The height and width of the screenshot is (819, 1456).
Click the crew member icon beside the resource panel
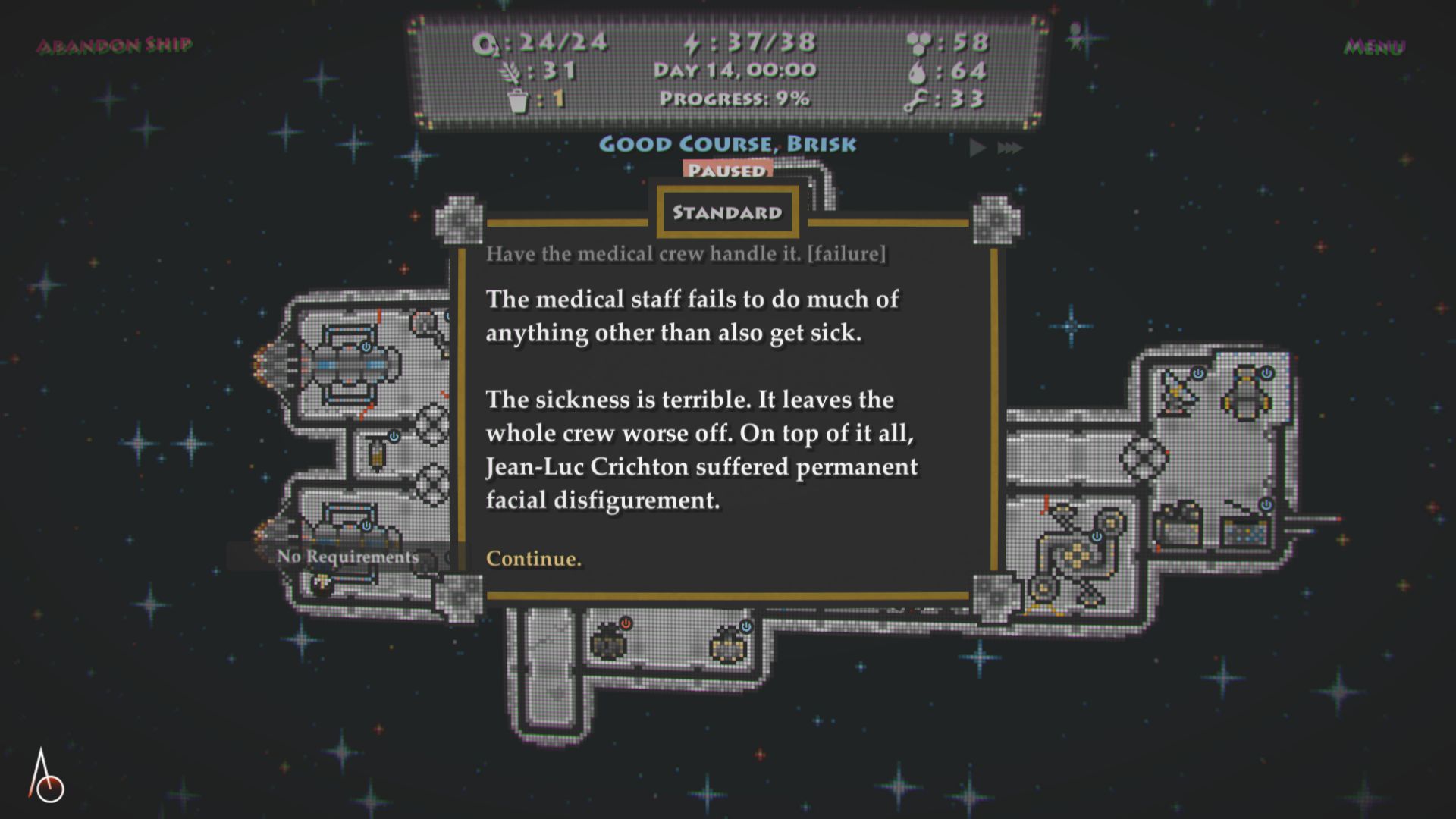tap(1075, 35)
